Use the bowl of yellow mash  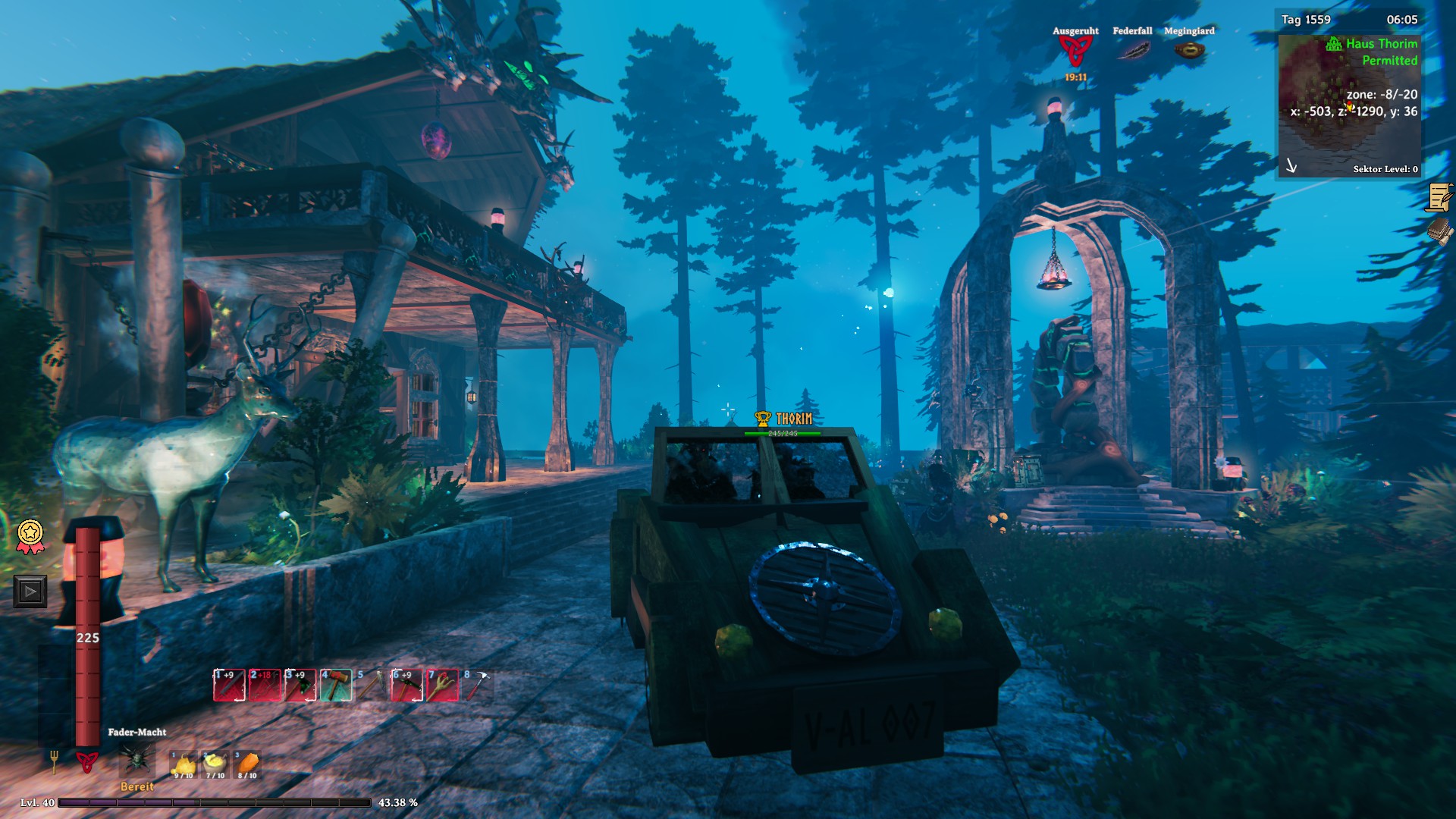pos(215,765)
